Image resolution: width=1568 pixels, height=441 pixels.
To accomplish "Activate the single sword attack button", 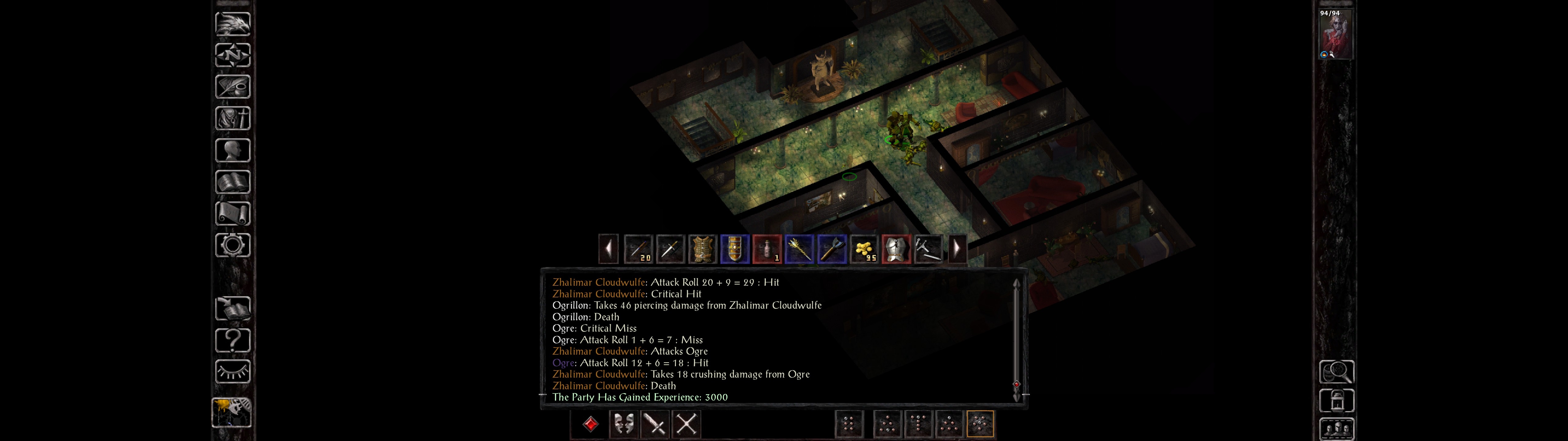I will pos(655,424).
